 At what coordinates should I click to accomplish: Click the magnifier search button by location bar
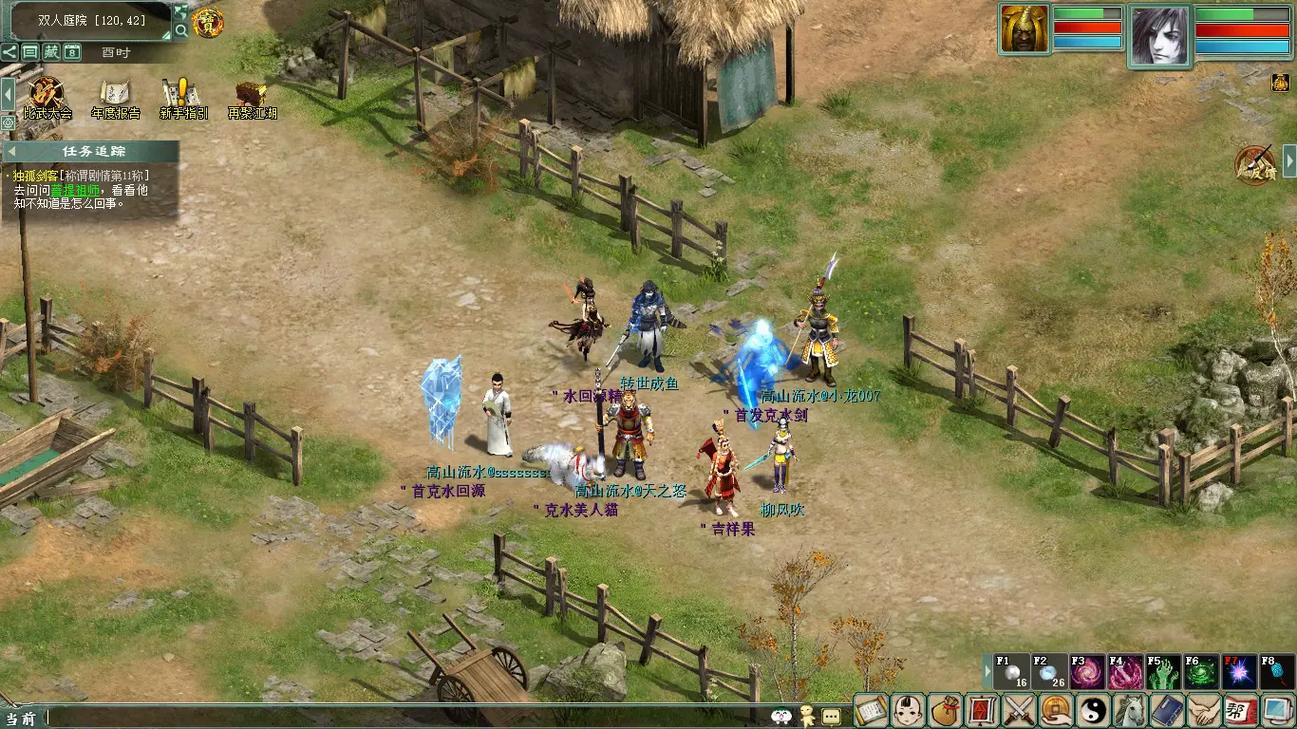181,31
